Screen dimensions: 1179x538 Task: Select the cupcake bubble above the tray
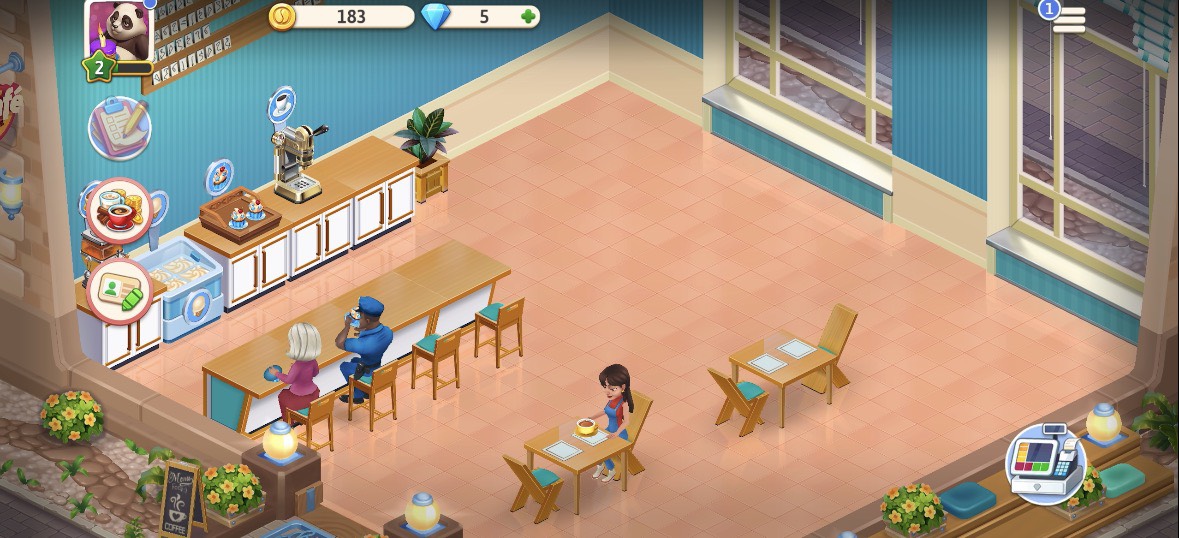pyautogui.click(x=220, y=177)
